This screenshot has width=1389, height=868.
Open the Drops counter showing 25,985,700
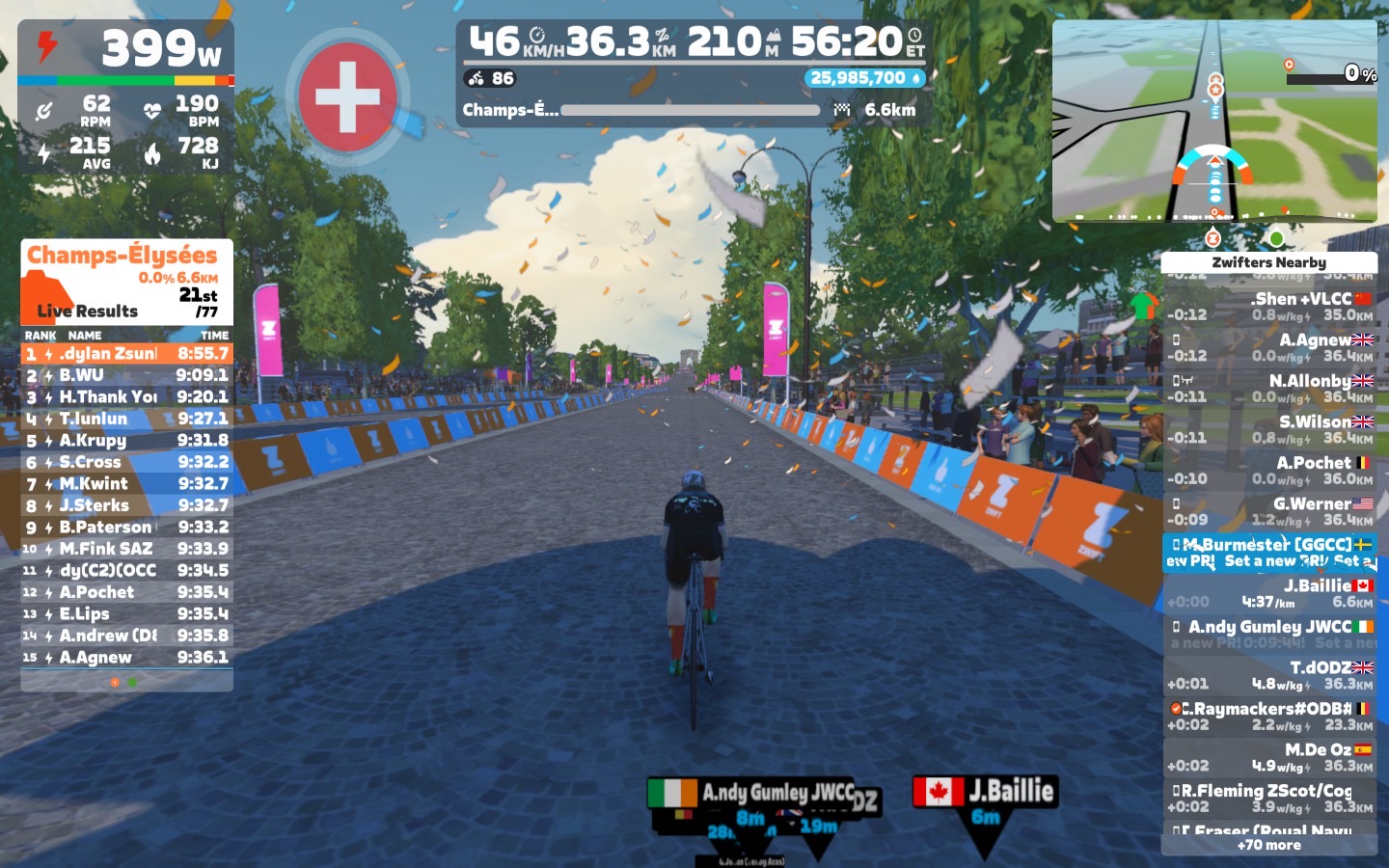[864, 78]
